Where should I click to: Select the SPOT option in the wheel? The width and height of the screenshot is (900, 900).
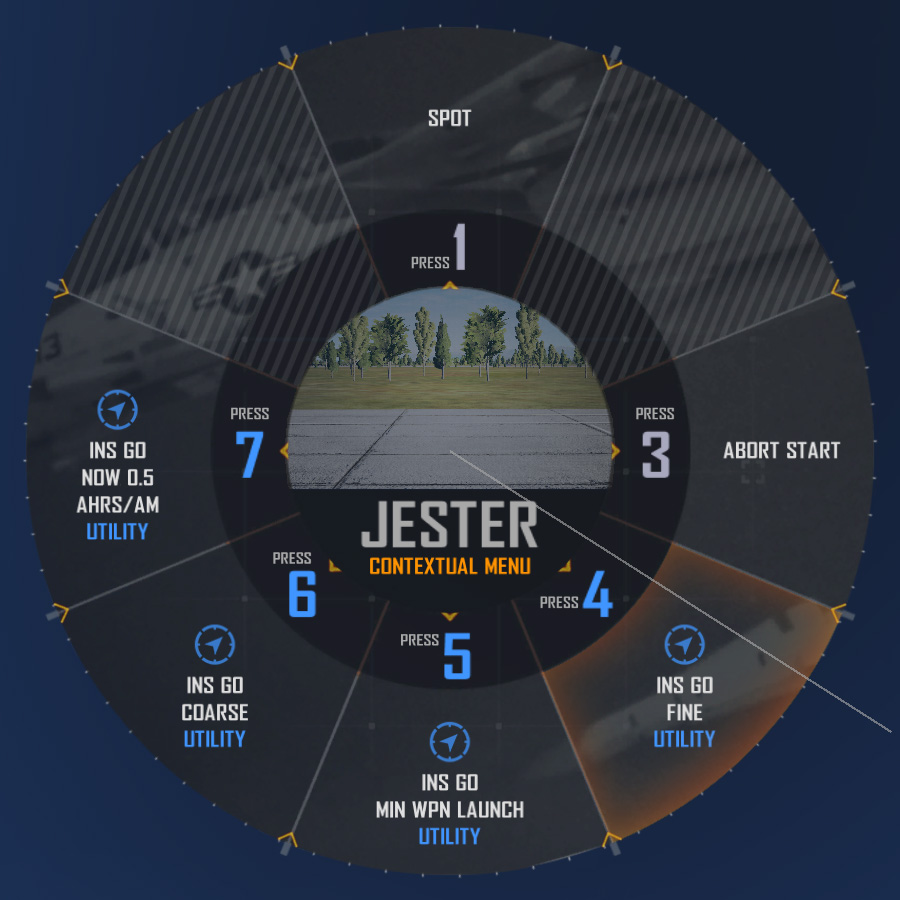449,118
